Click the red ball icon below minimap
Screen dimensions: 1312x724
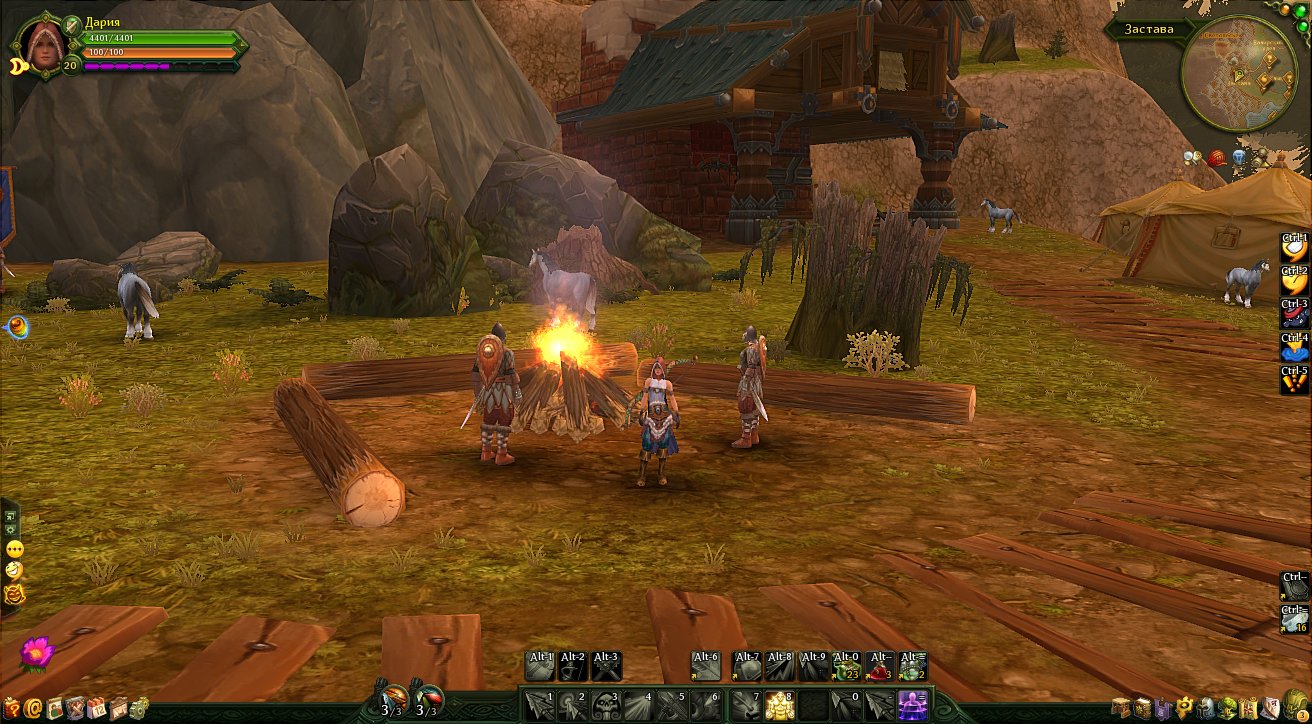point(1216,157)
